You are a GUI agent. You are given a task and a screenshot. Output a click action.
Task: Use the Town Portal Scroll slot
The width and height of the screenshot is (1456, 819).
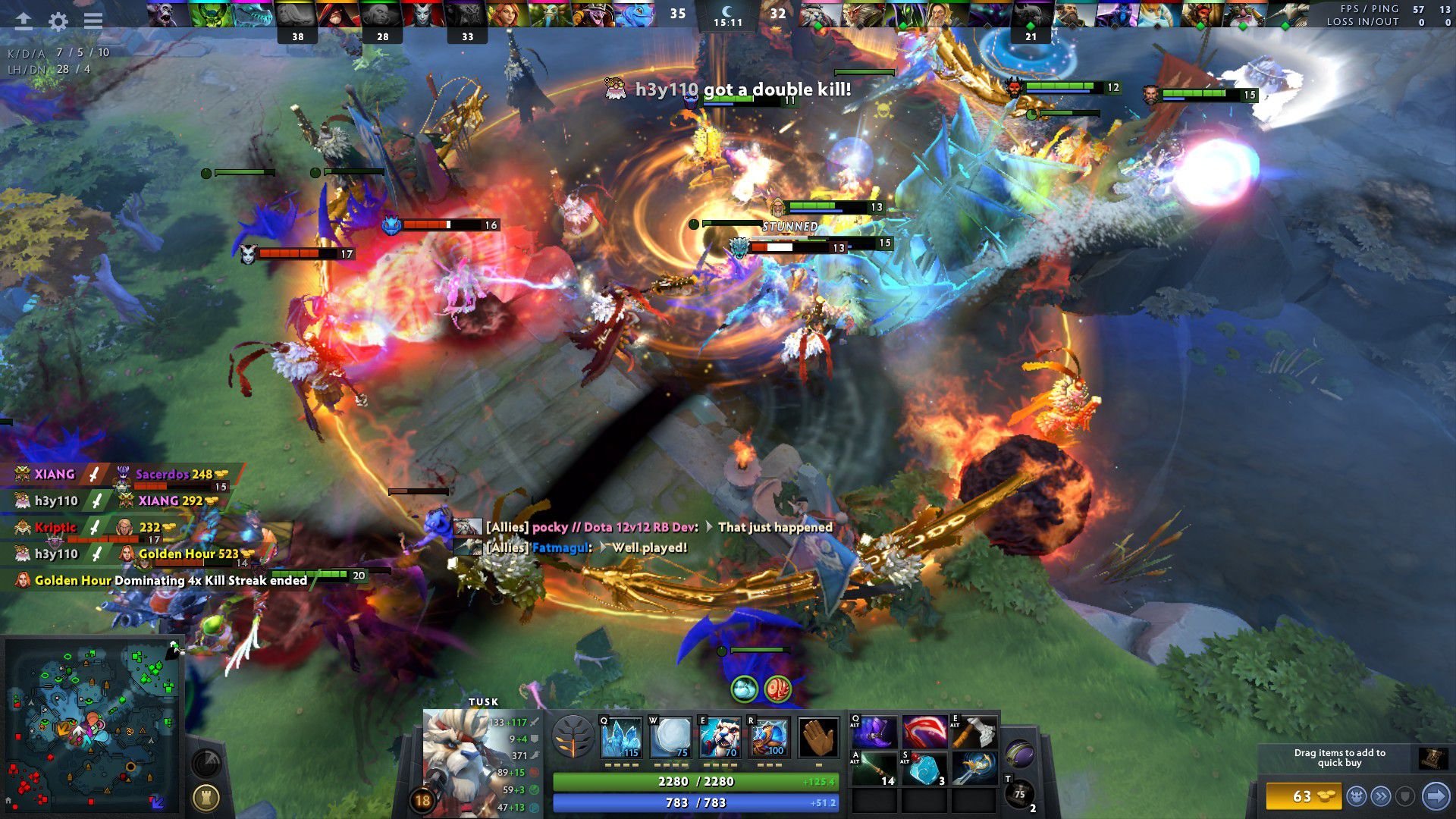(x=1019, y=794)
